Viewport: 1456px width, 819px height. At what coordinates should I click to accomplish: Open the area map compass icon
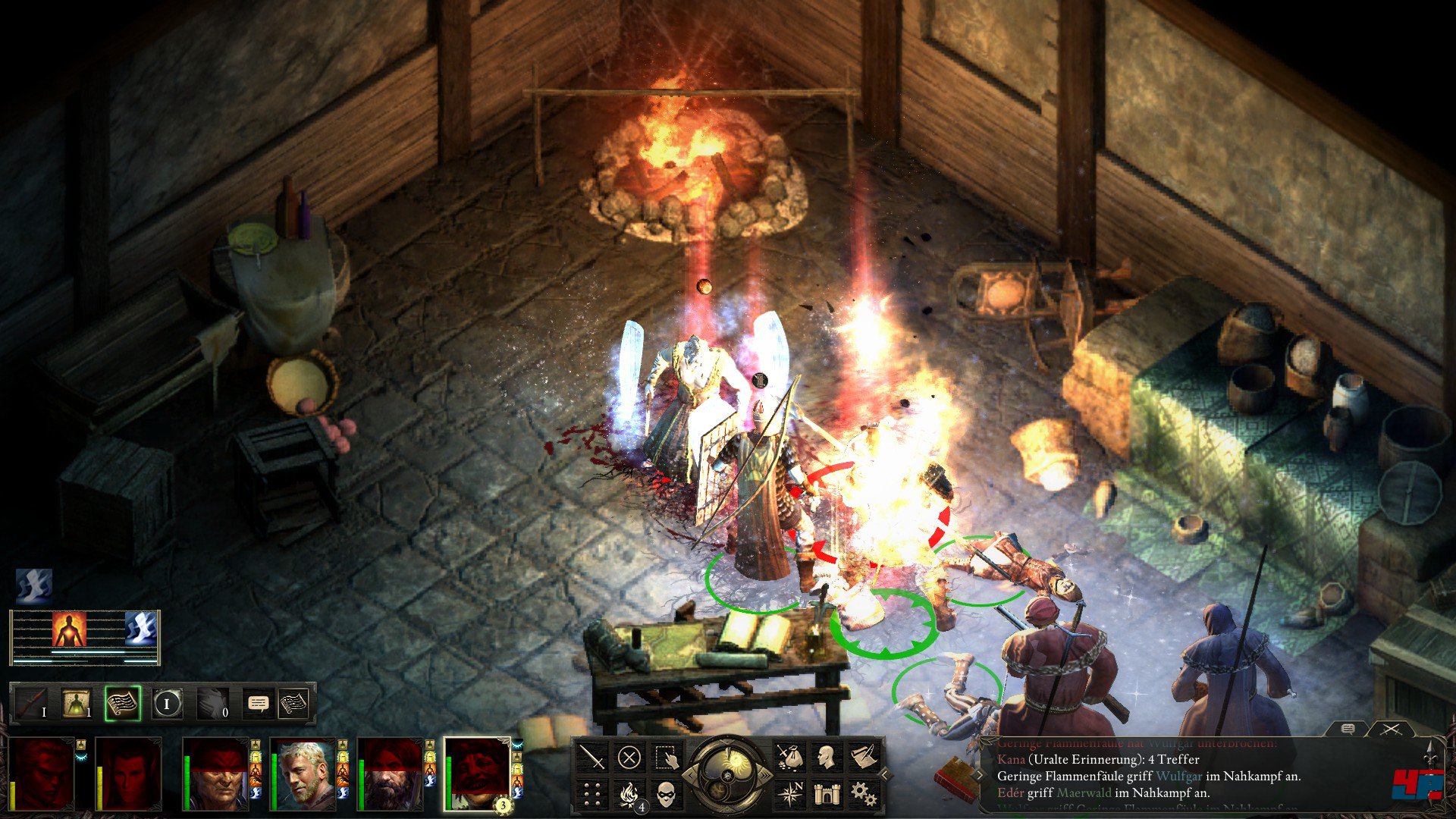pyautogui.click(x=789, y=794)
